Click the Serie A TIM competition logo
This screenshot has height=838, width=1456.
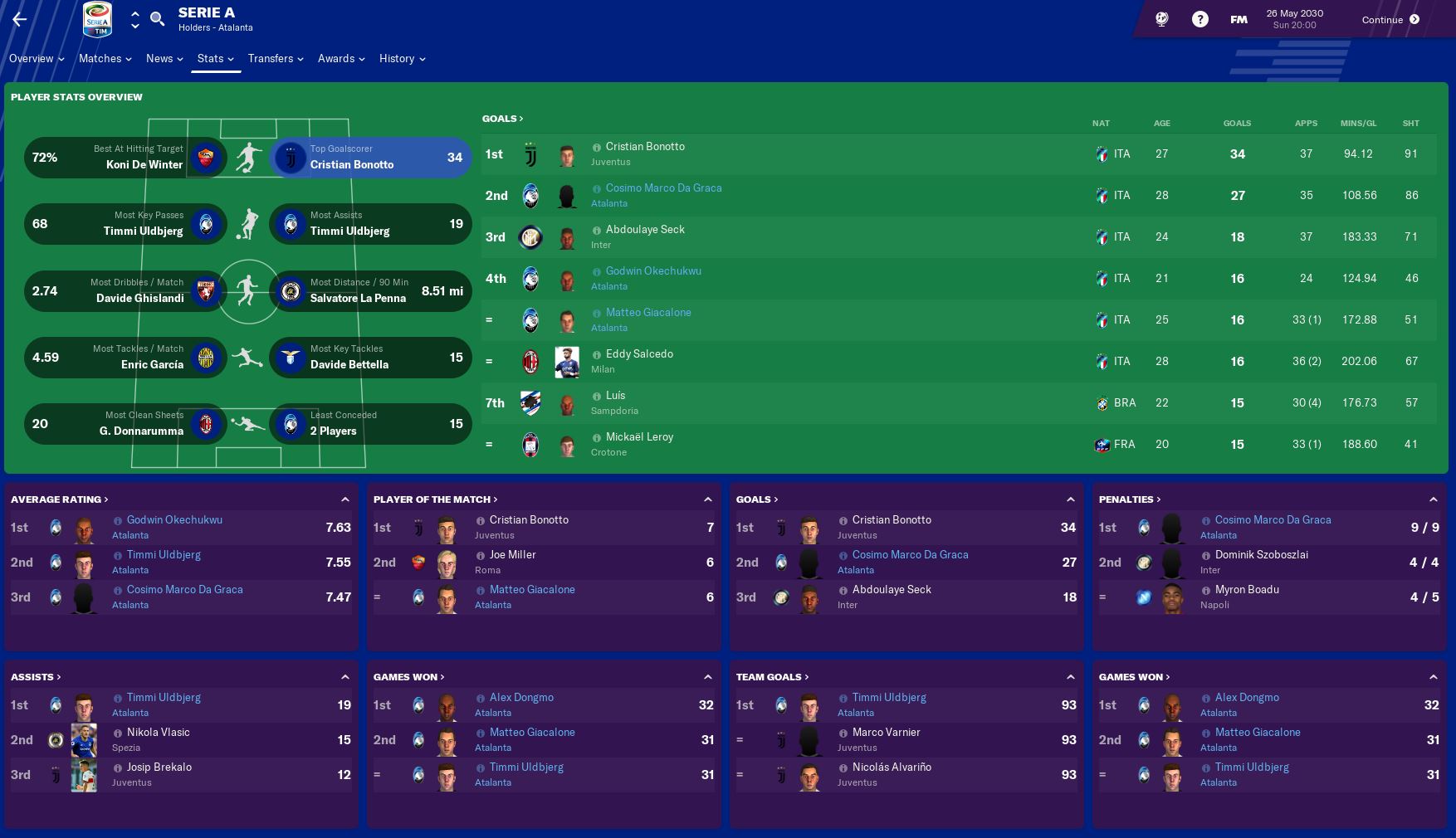pos(97,18)
